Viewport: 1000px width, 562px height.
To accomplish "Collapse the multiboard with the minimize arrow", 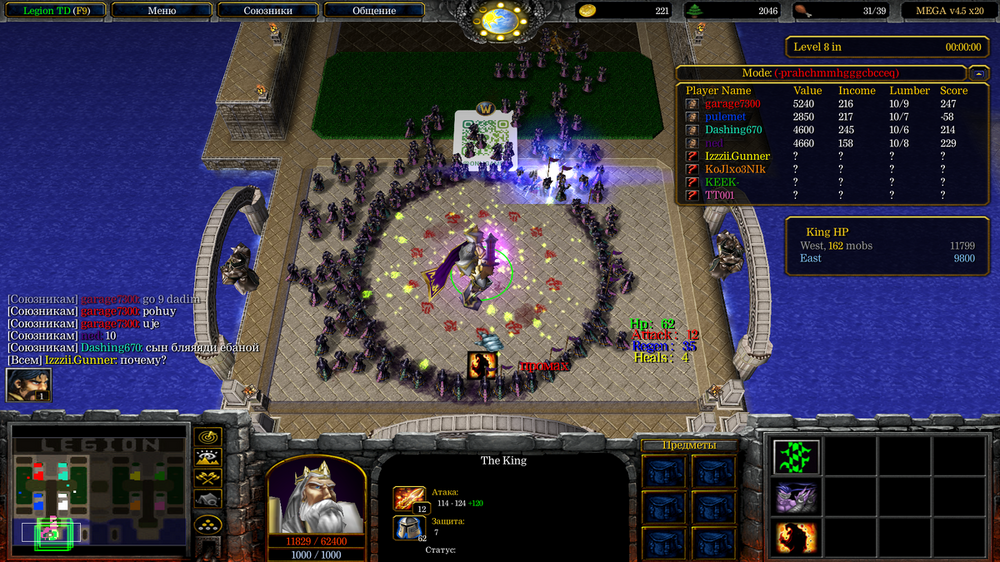I will point(977,73).
